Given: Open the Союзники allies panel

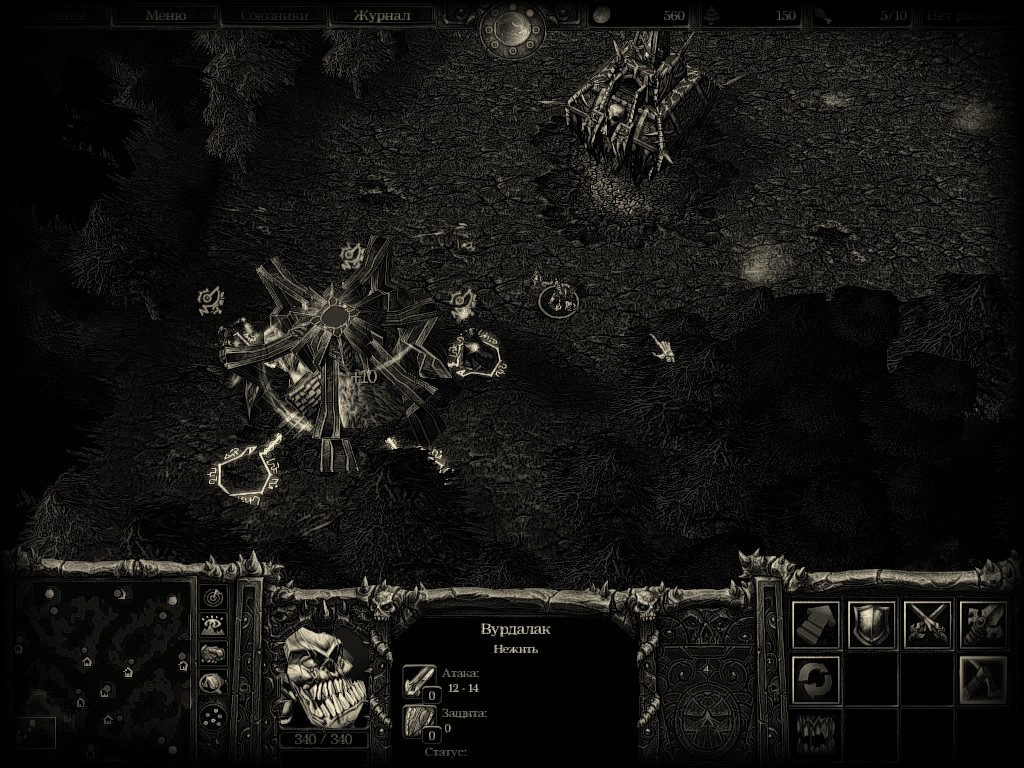Looking at the screenshot, I should click(273, 15).
